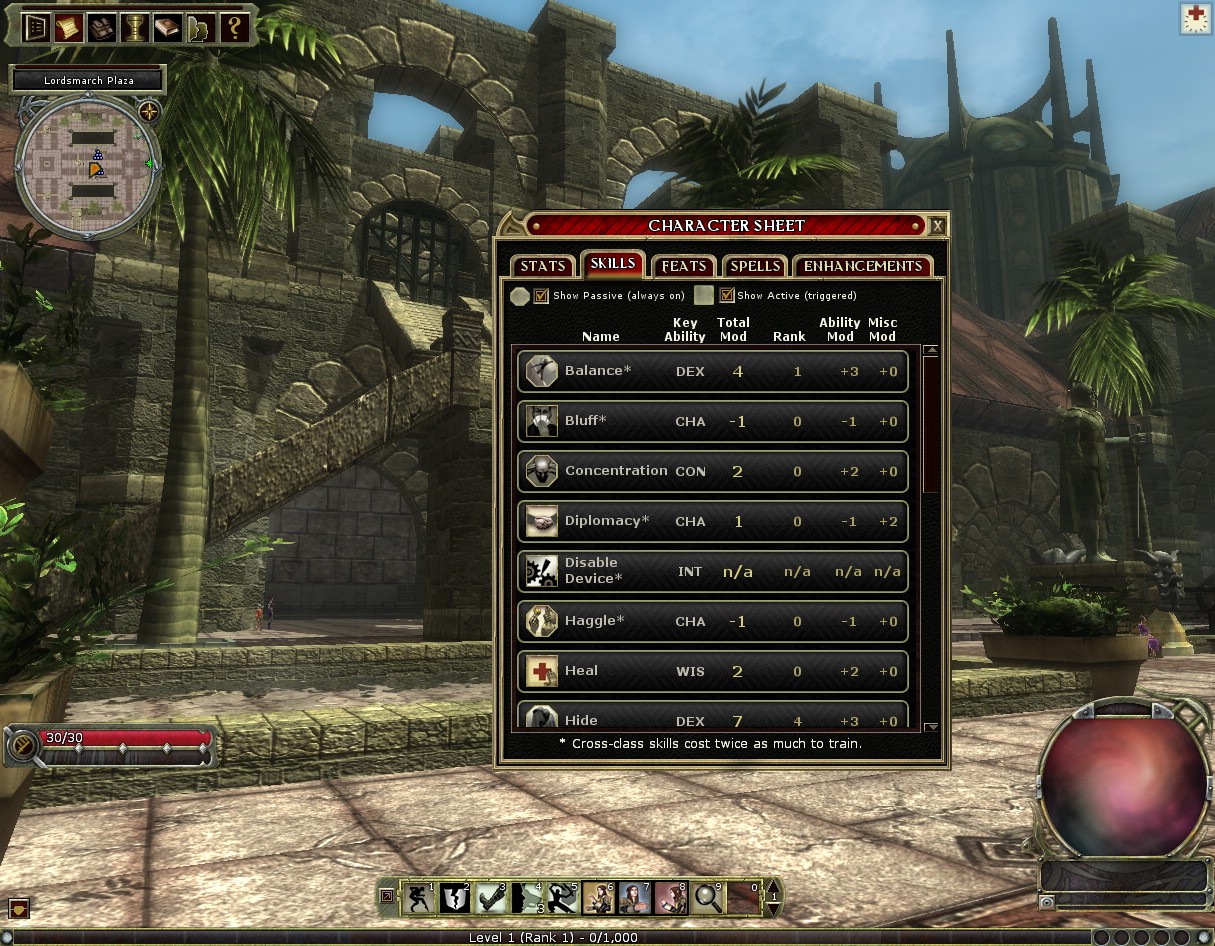Switch to the Stats tab
This screenshot has width=1215, height=946.
[x=543, y=266]
